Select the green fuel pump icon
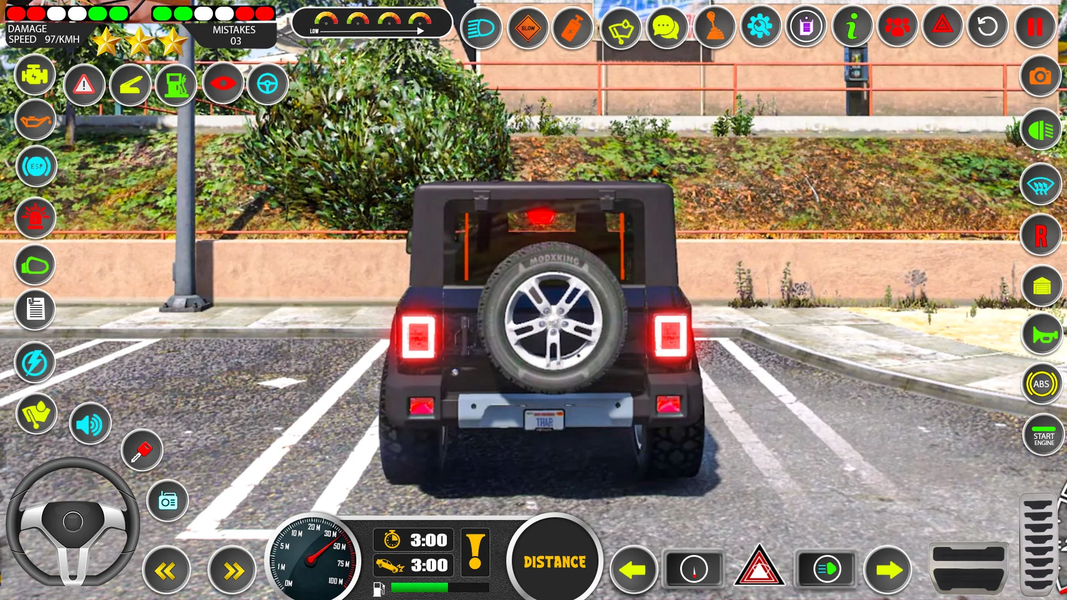The image size is (1067, 600). click(176, 85)
